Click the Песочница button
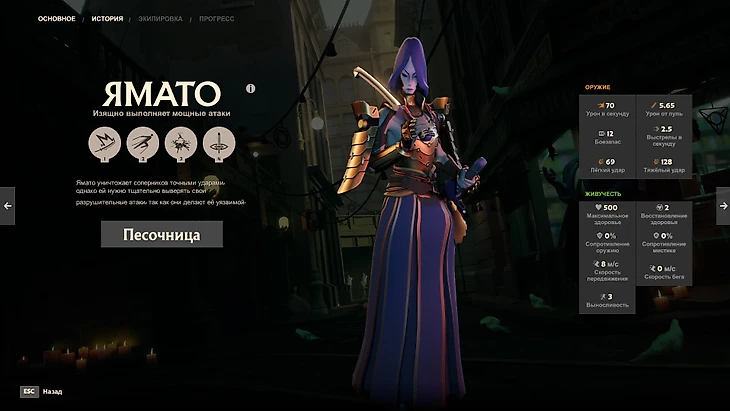 point(162,234)
